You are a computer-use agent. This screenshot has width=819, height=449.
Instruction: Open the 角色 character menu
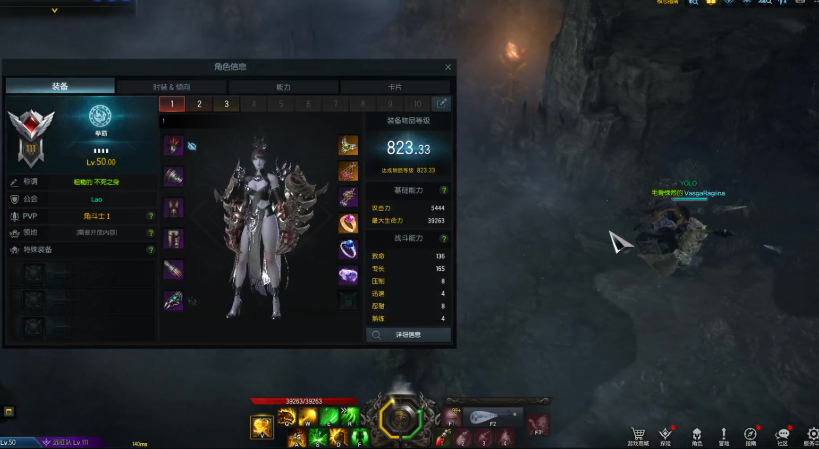click(697, 433)
